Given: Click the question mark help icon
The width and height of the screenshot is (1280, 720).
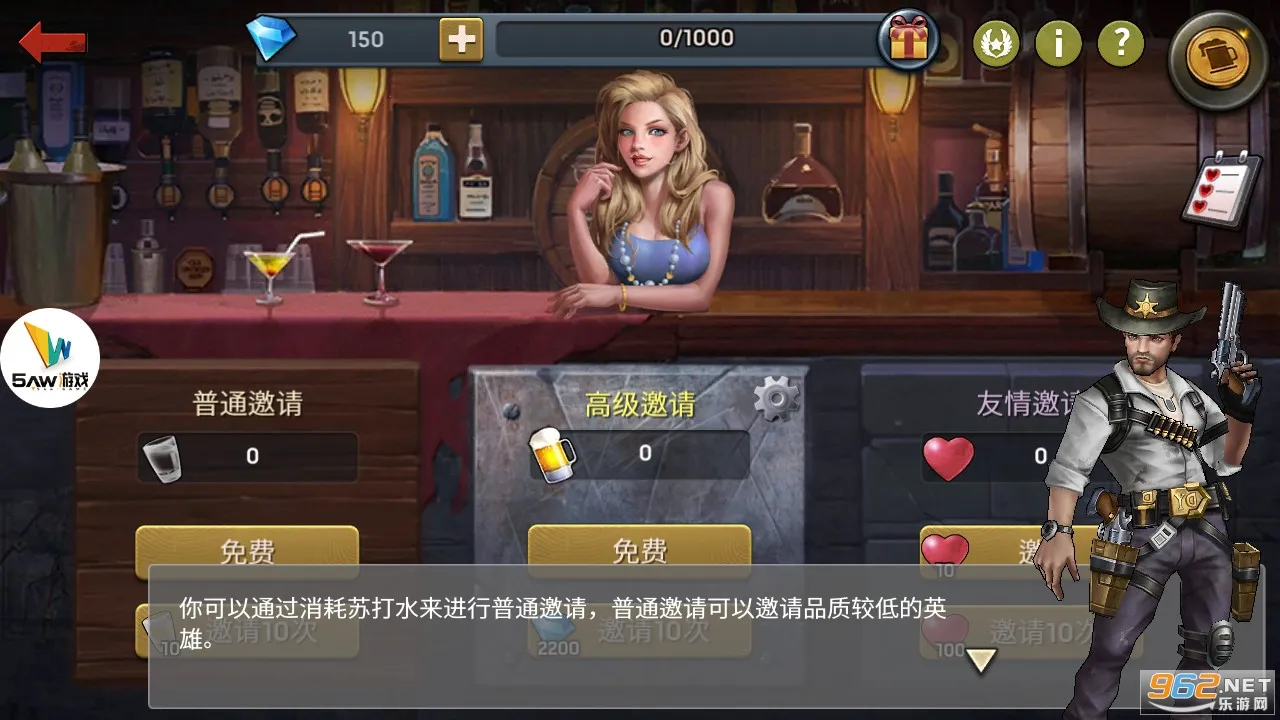Looking at the screenshot, I should 1121,43.
